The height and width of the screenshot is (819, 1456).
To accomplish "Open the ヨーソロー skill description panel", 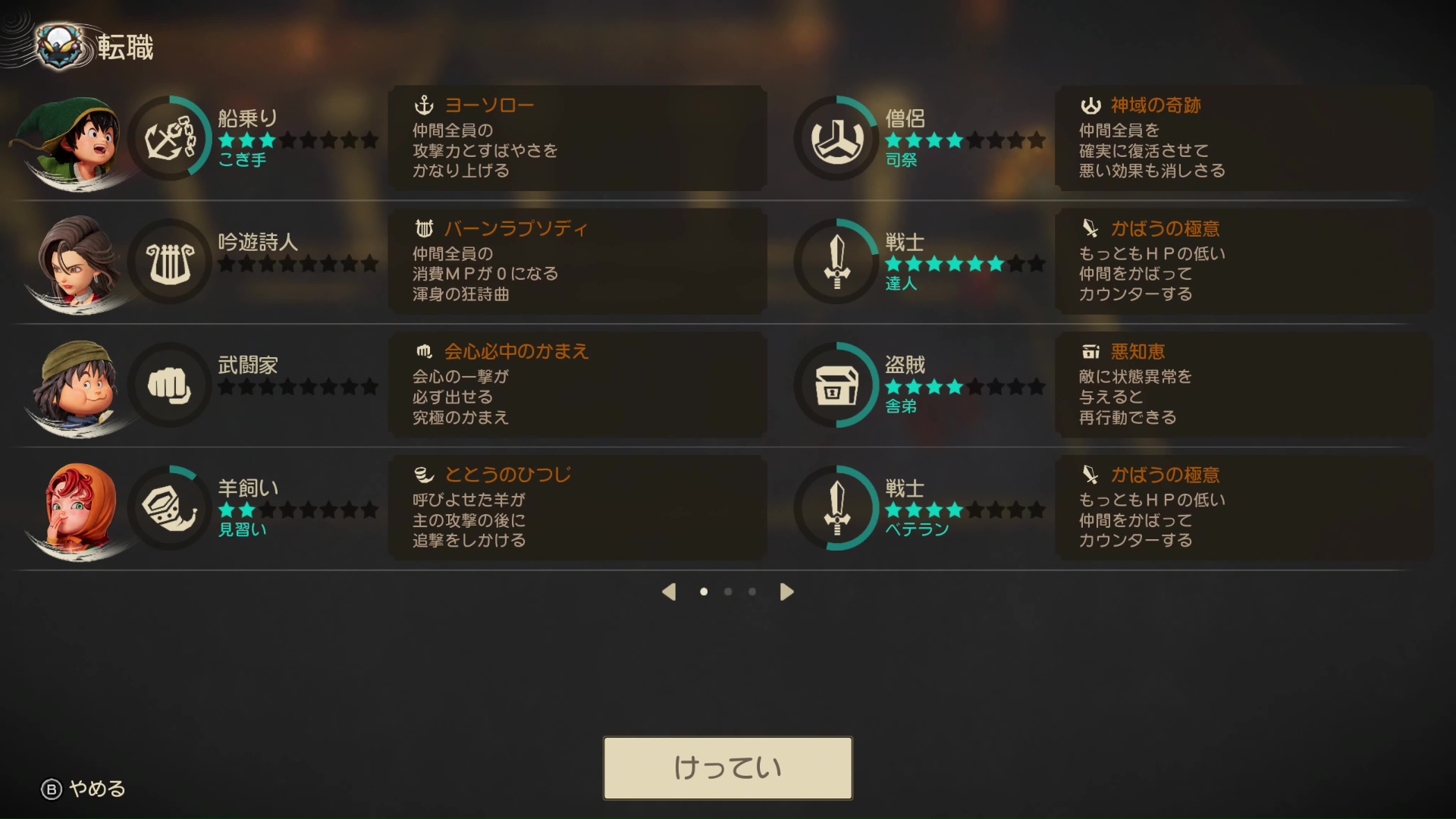I will click(576, 137).
